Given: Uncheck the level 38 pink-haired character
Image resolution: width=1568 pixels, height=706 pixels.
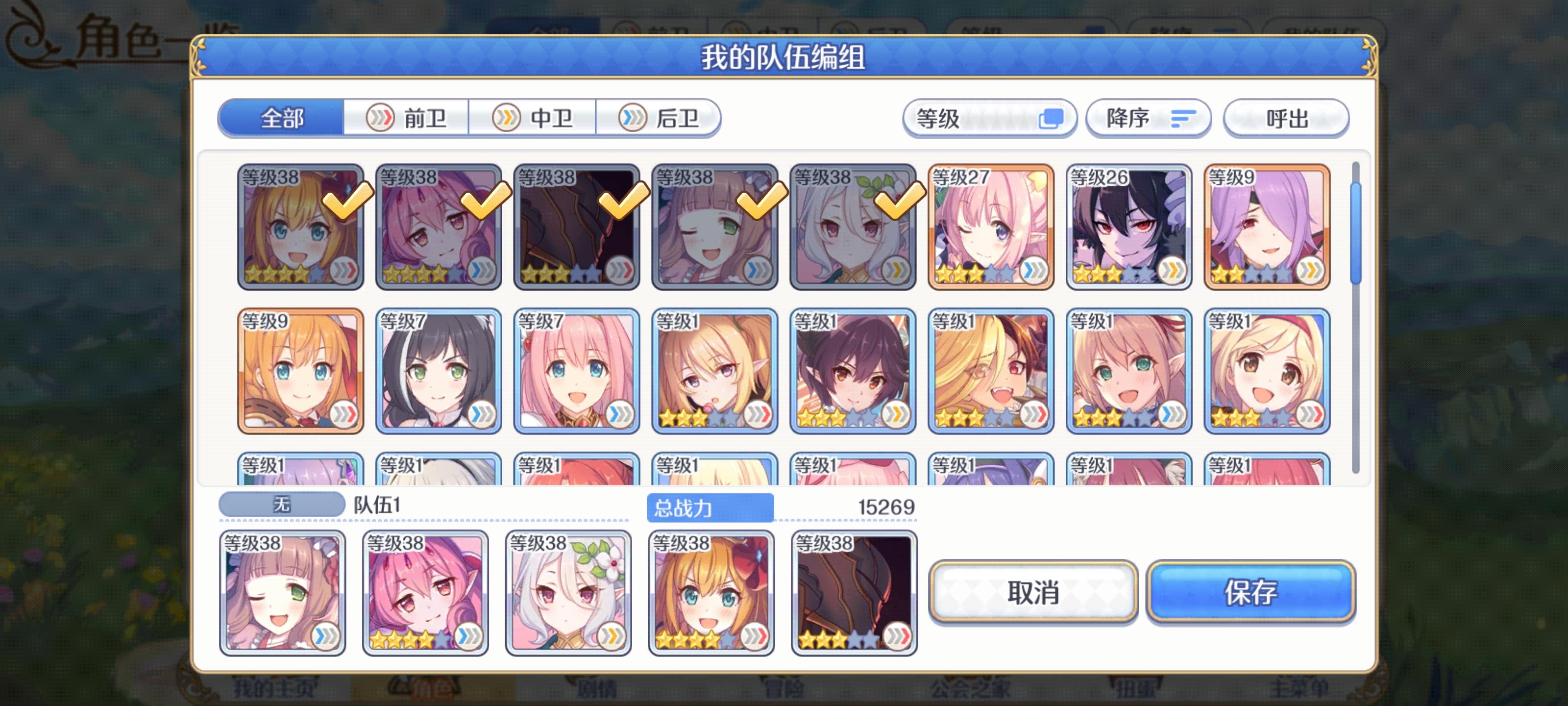Looking at the screenshot, I should [439, 228].
